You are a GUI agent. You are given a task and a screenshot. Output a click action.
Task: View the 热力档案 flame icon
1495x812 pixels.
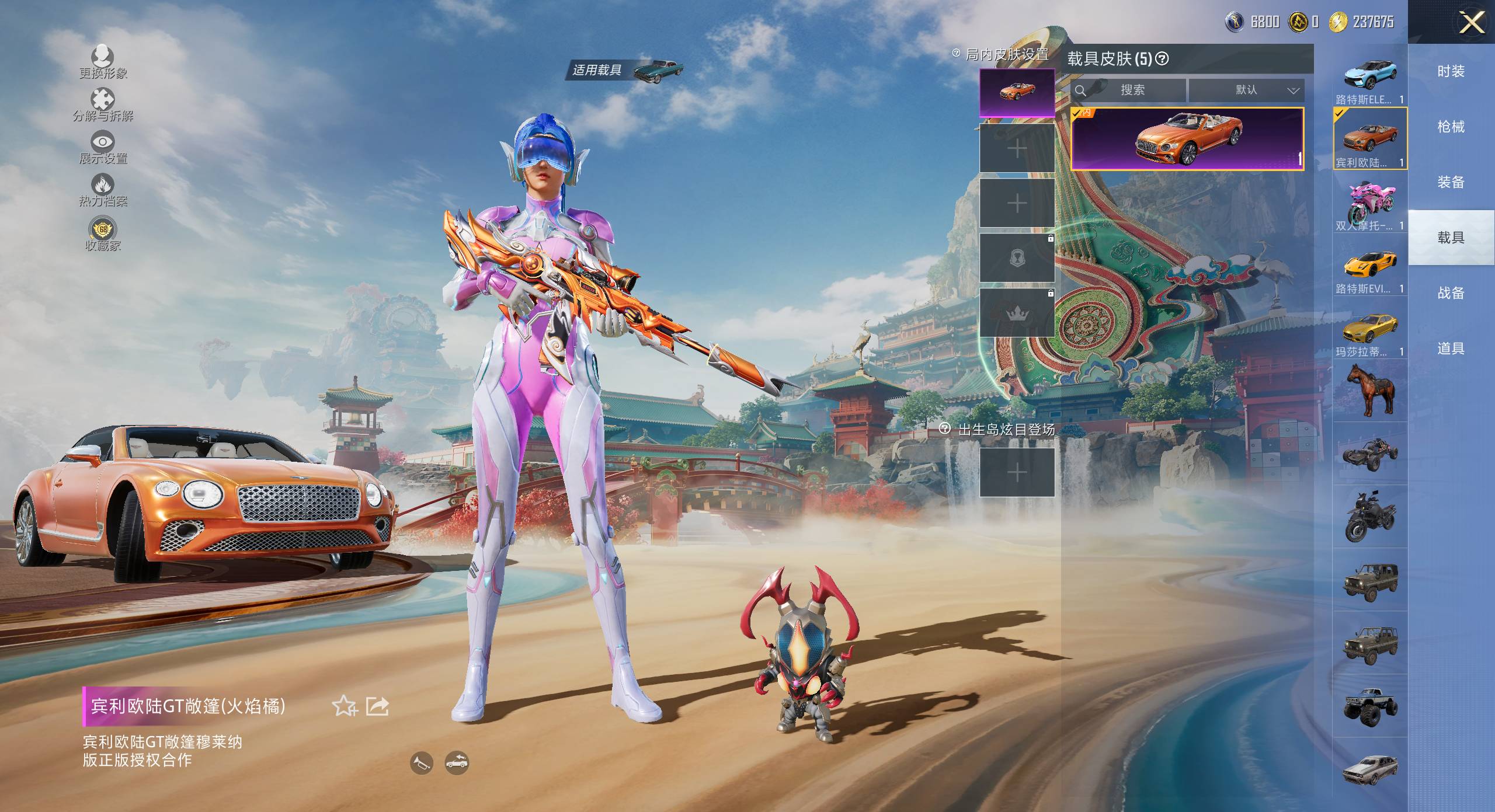coord(103,186)
